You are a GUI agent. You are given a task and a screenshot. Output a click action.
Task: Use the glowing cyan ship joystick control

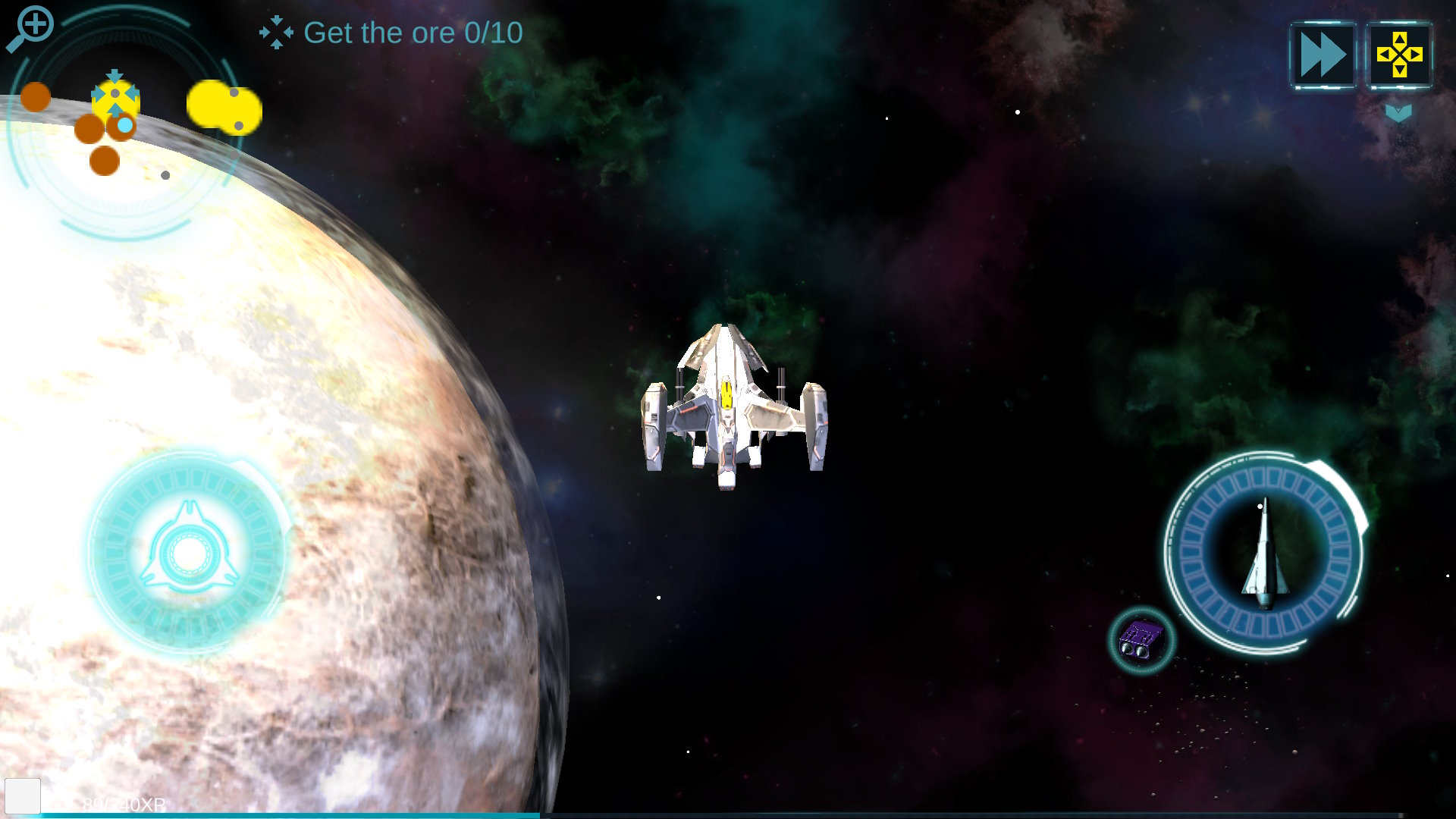(x=188, y=553)
